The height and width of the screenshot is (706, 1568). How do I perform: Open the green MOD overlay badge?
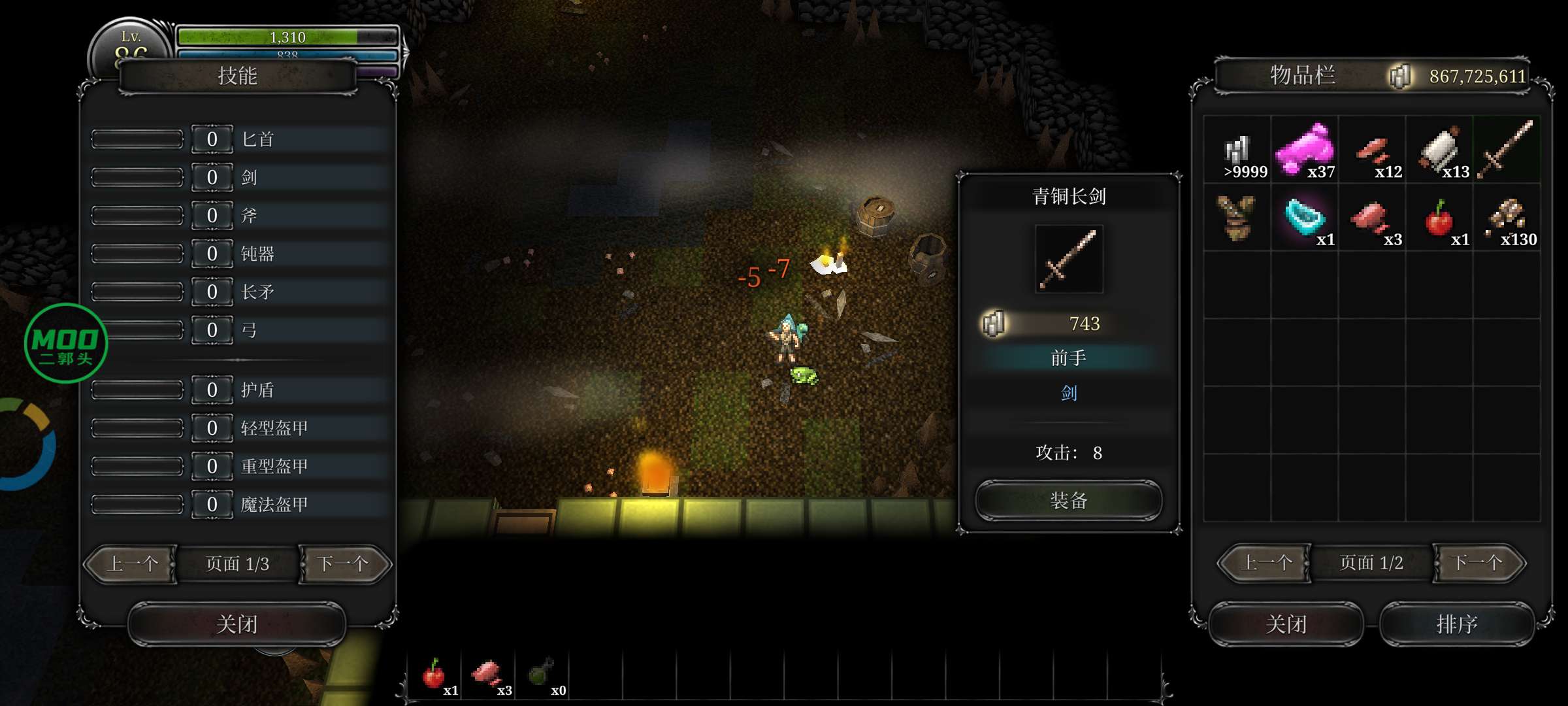pyautogui.click(x=65, y=343)
